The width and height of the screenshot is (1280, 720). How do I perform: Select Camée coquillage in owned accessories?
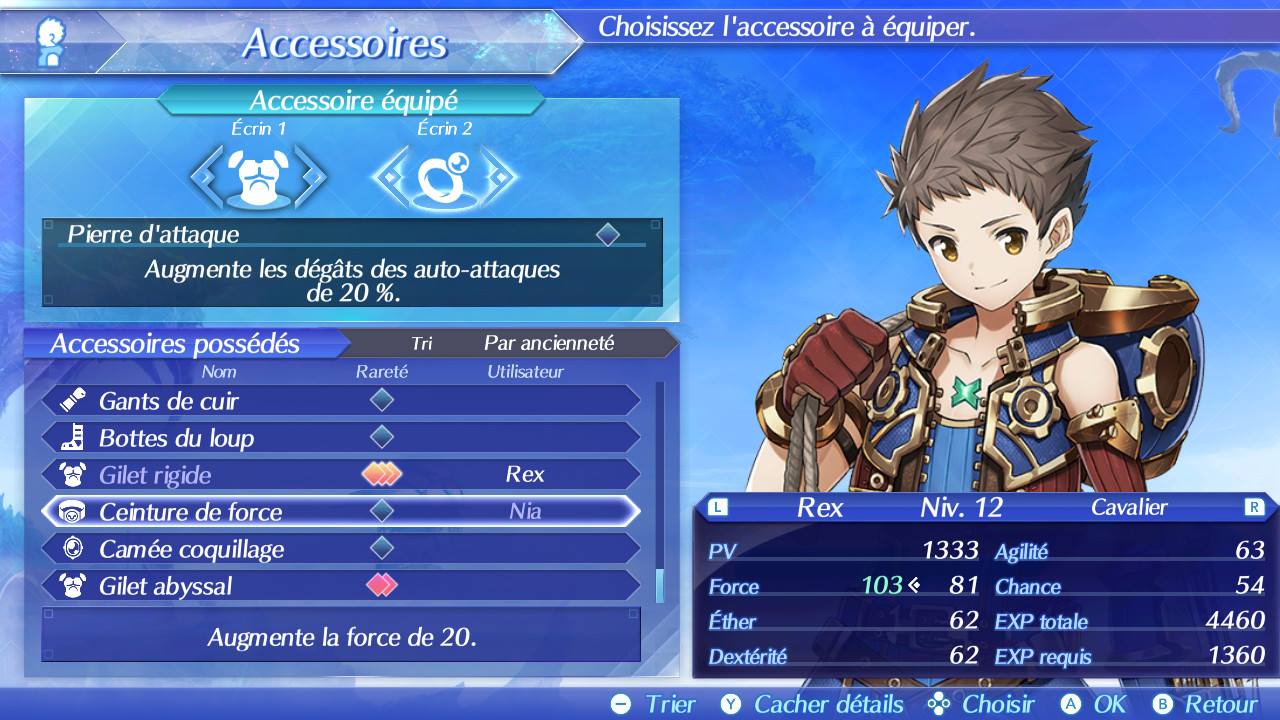pyautogui.click(x=340, y=549)
